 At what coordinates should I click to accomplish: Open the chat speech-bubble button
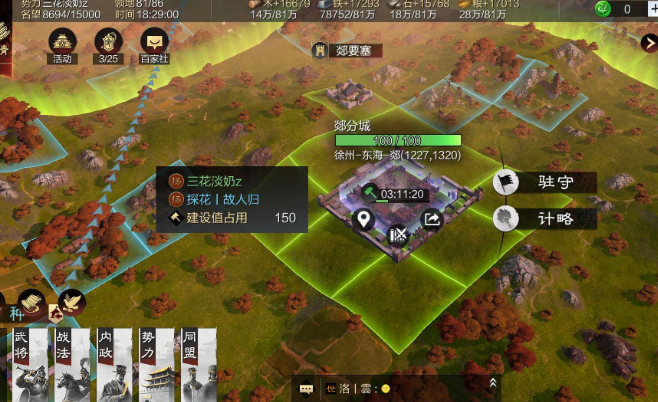[306, 388]
